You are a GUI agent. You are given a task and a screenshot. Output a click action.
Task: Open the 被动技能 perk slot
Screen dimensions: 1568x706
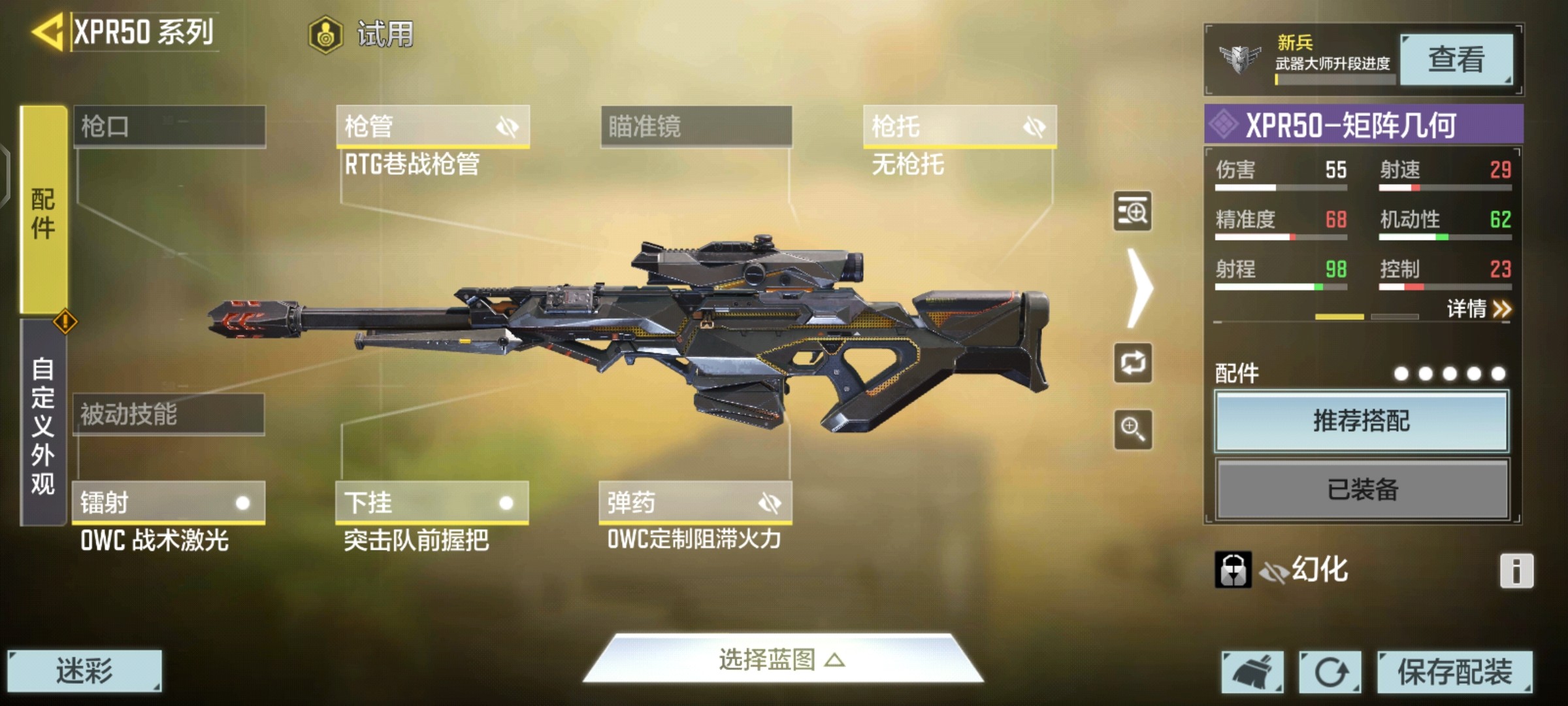tap(169, 414)
